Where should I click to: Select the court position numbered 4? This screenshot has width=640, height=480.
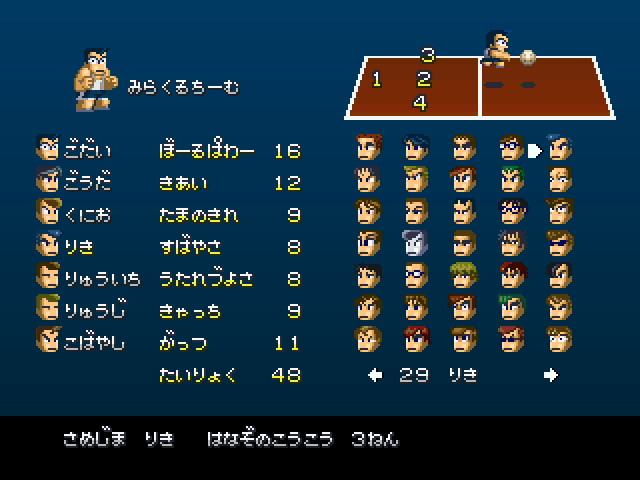(x=420, y=103)
